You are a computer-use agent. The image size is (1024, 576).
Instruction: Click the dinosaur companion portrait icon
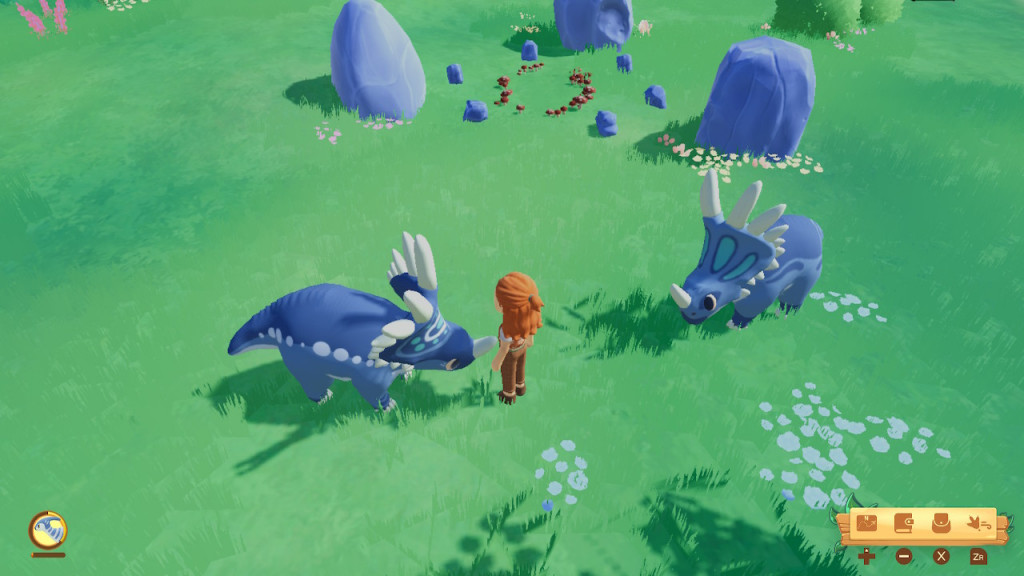tap(47, 529)
